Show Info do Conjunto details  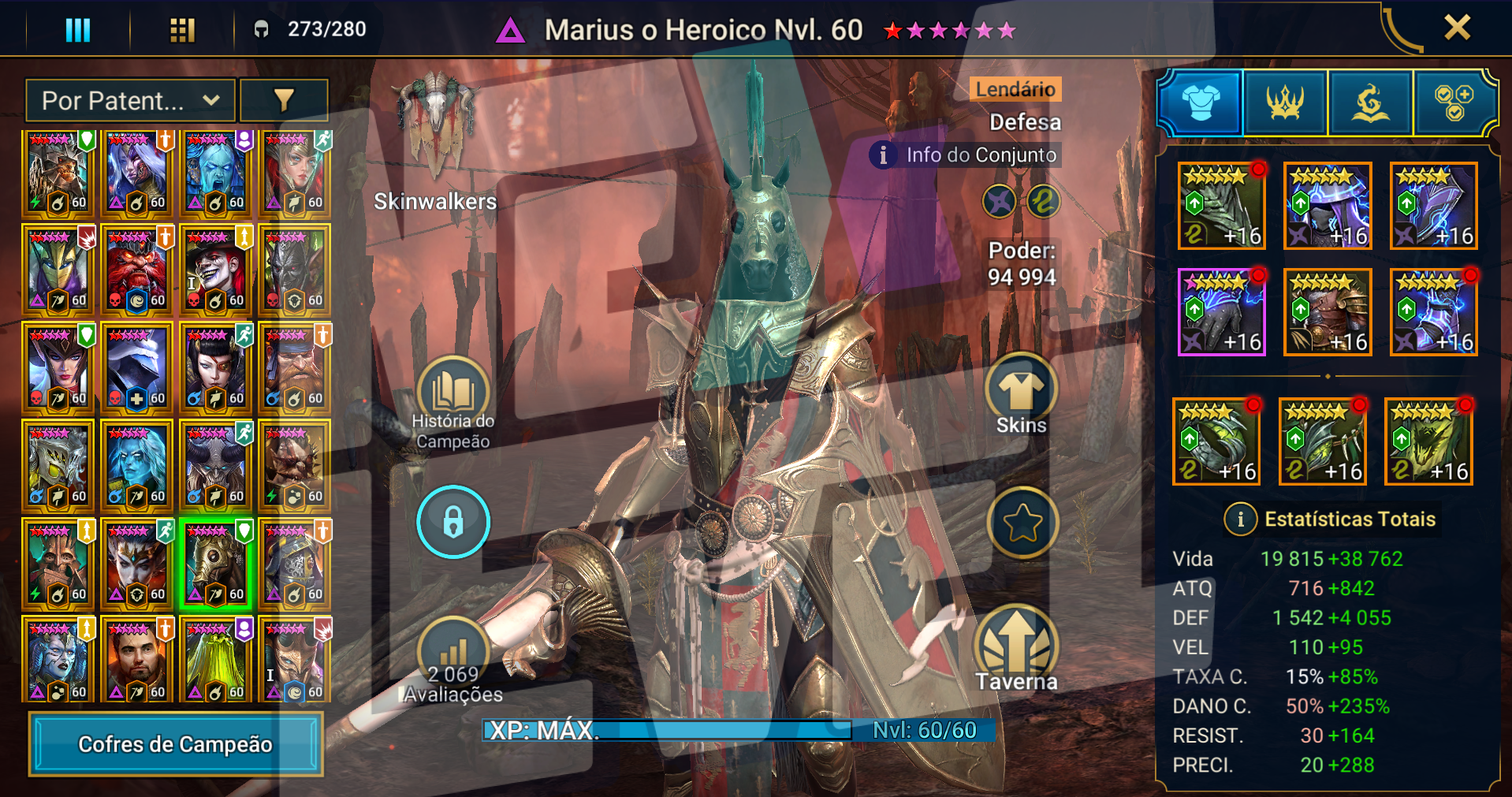click(966, 155)
